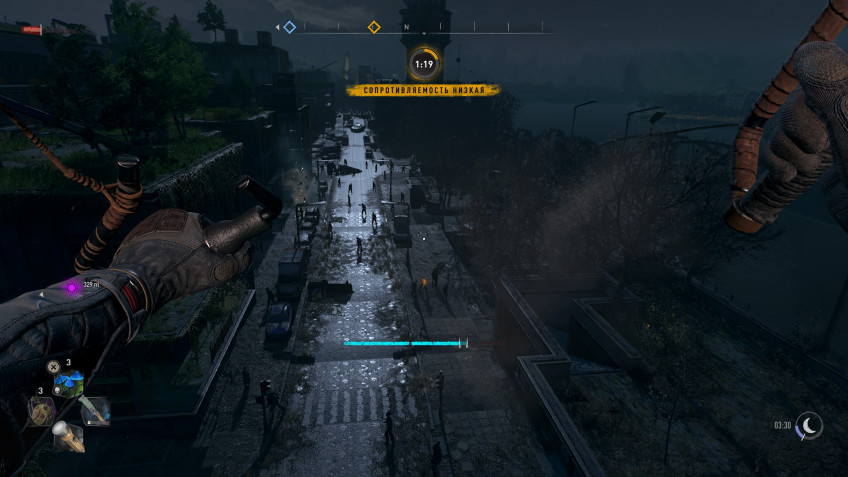Click the crescent moon night clock icon
This screenshot has height=477, width=848.
(x=808, y=426)
